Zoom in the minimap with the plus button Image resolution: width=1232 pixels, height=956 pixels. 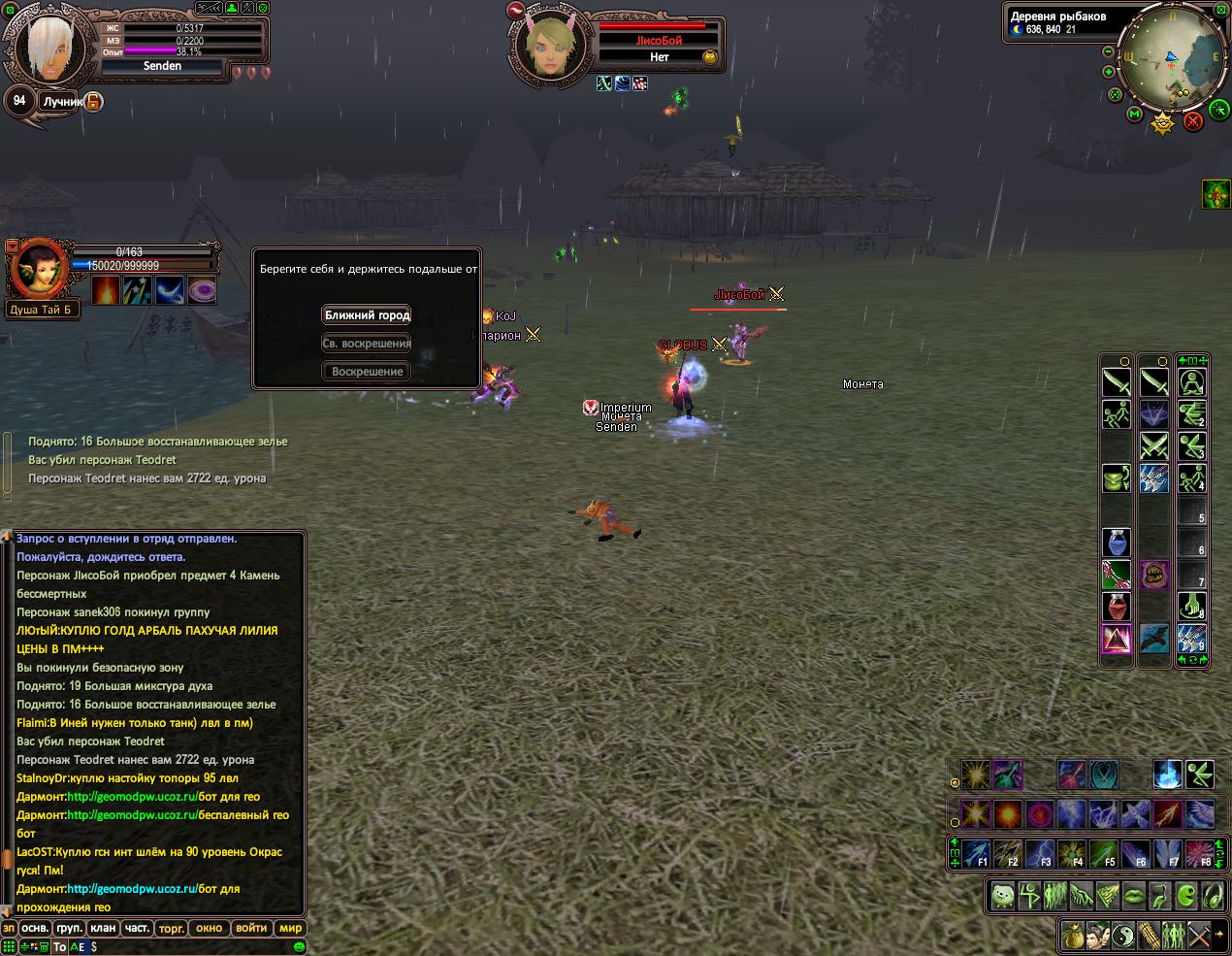pyautogui.click(x=1109, y=72)
